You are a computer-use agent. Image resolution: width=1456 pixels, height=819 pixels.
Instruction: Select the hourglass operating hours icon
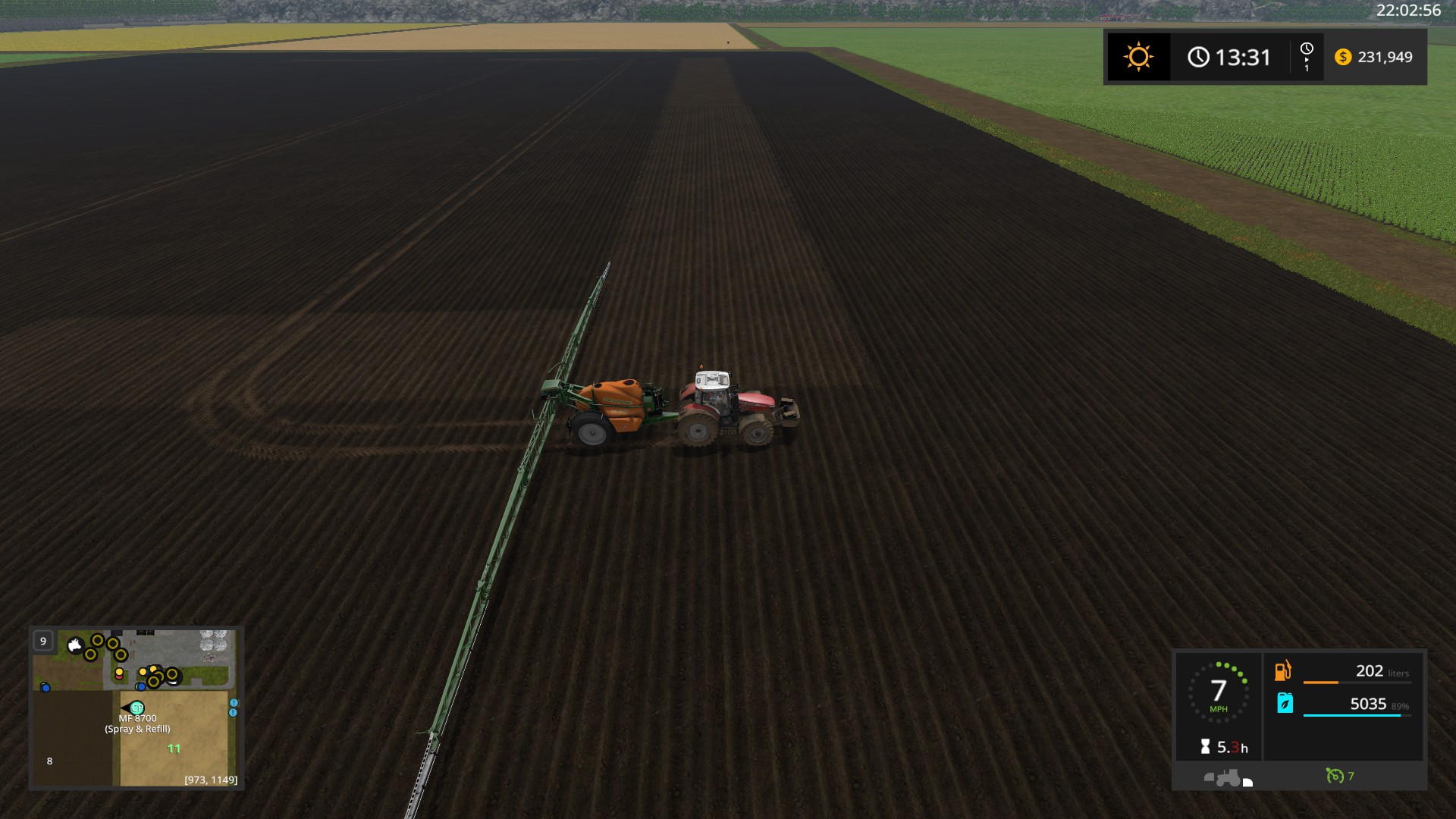[x=1206, y=745]
